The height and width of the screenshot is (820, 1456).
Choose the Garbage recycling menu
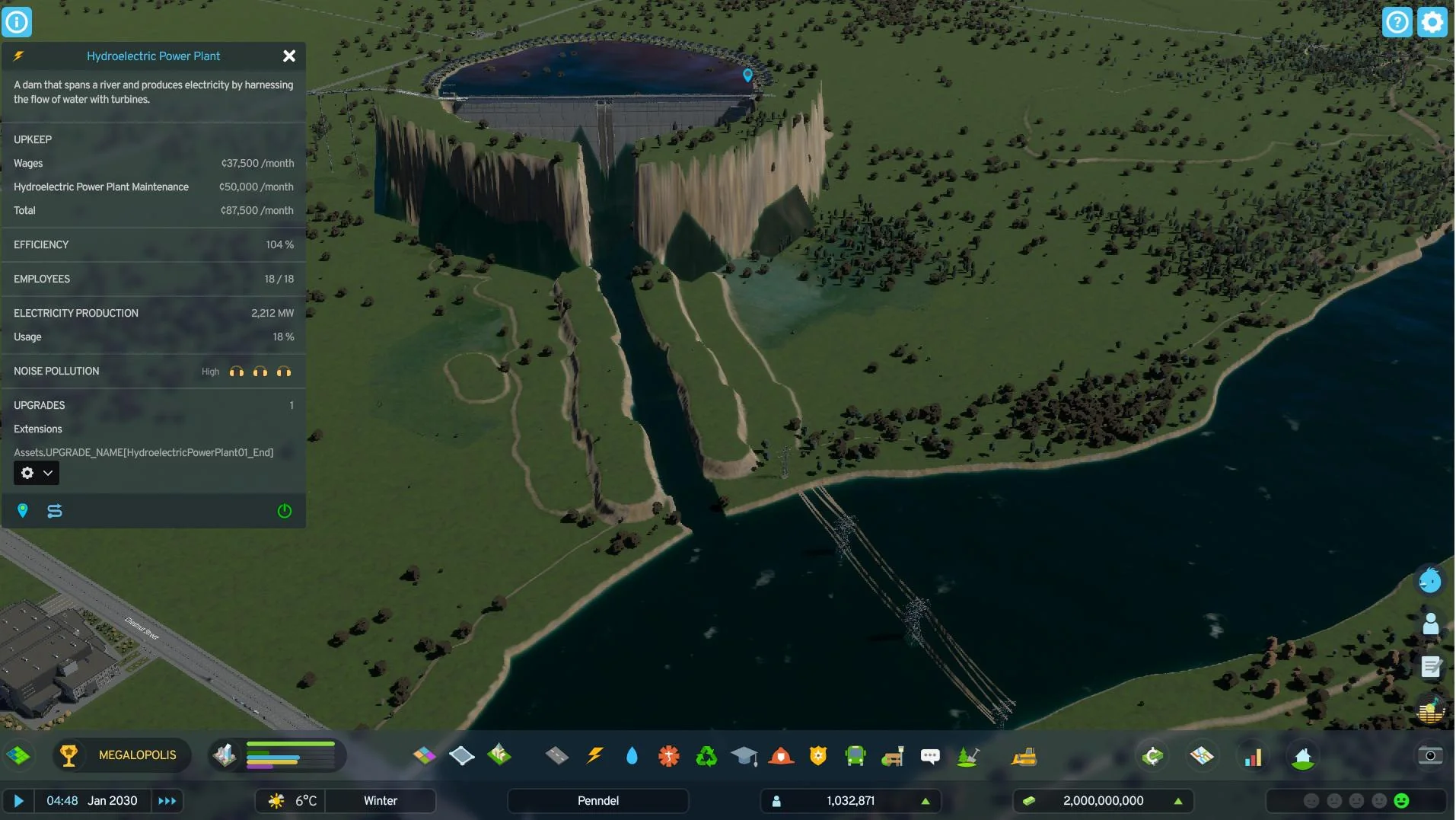tap(706, 756)
